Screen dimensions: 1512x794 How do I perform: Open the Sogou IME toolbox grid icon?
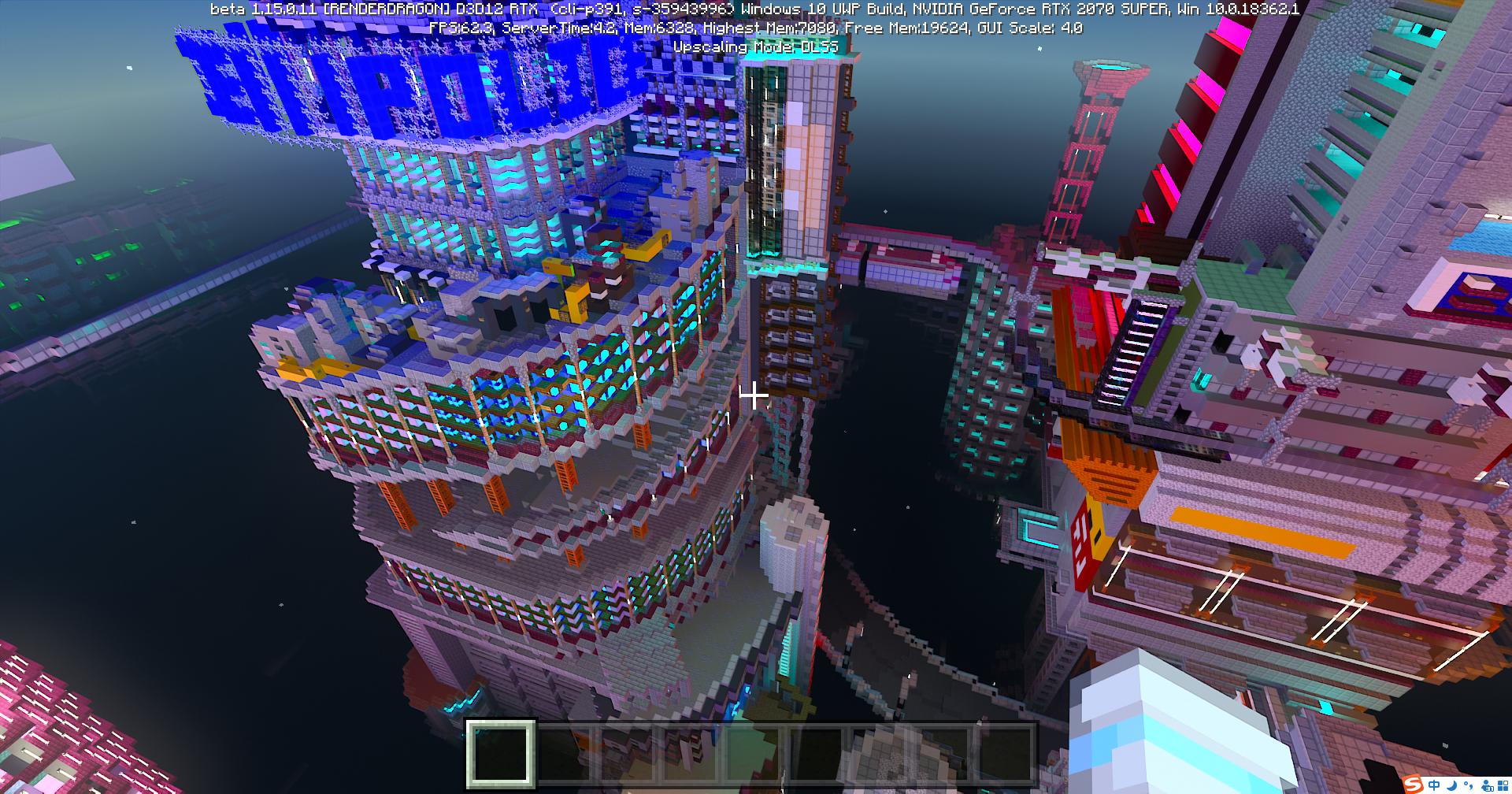[1503, 785]
